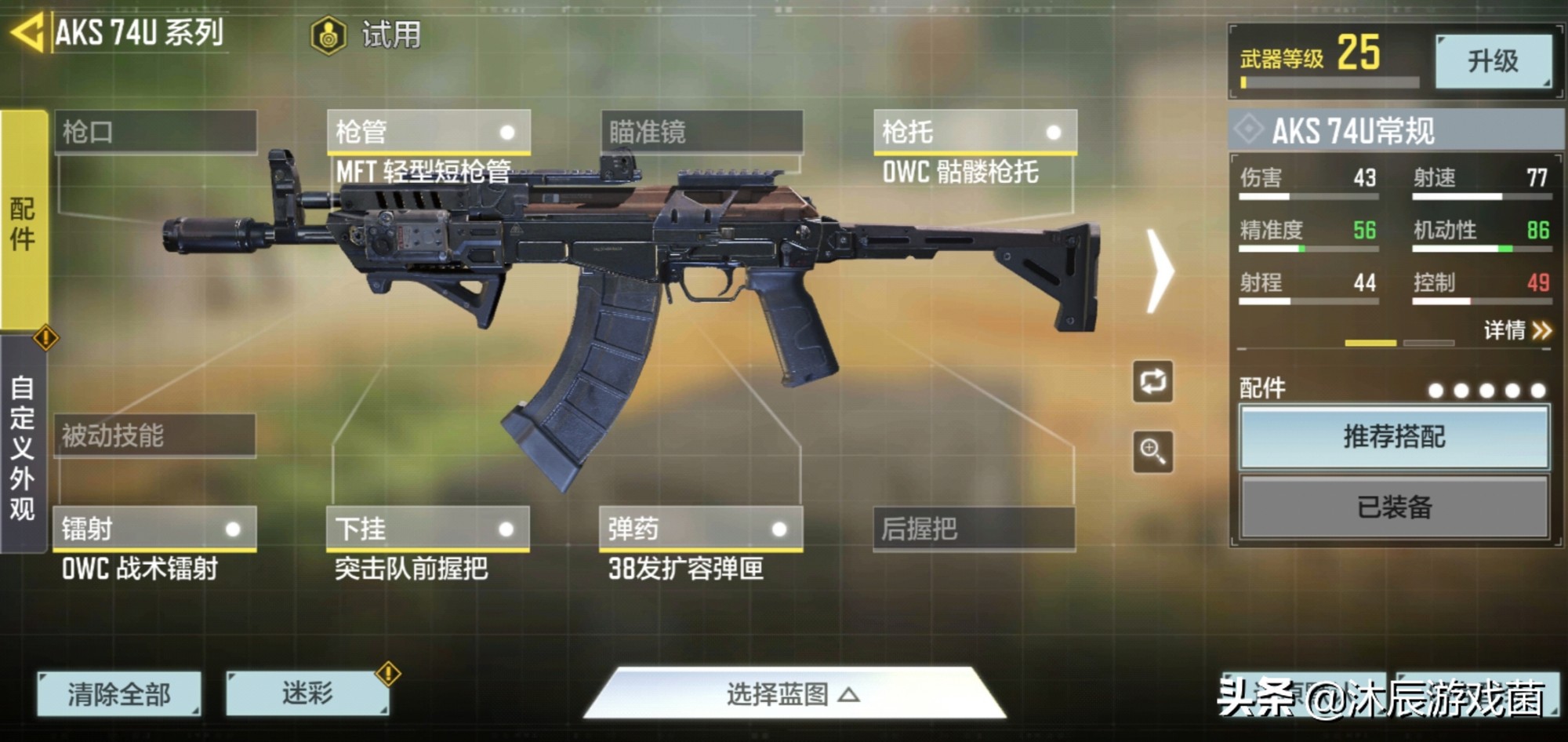Upgrade the weapon with 升级
Image resolution: width=1568 pixels, height=742 pixels.
[1493, 61]
